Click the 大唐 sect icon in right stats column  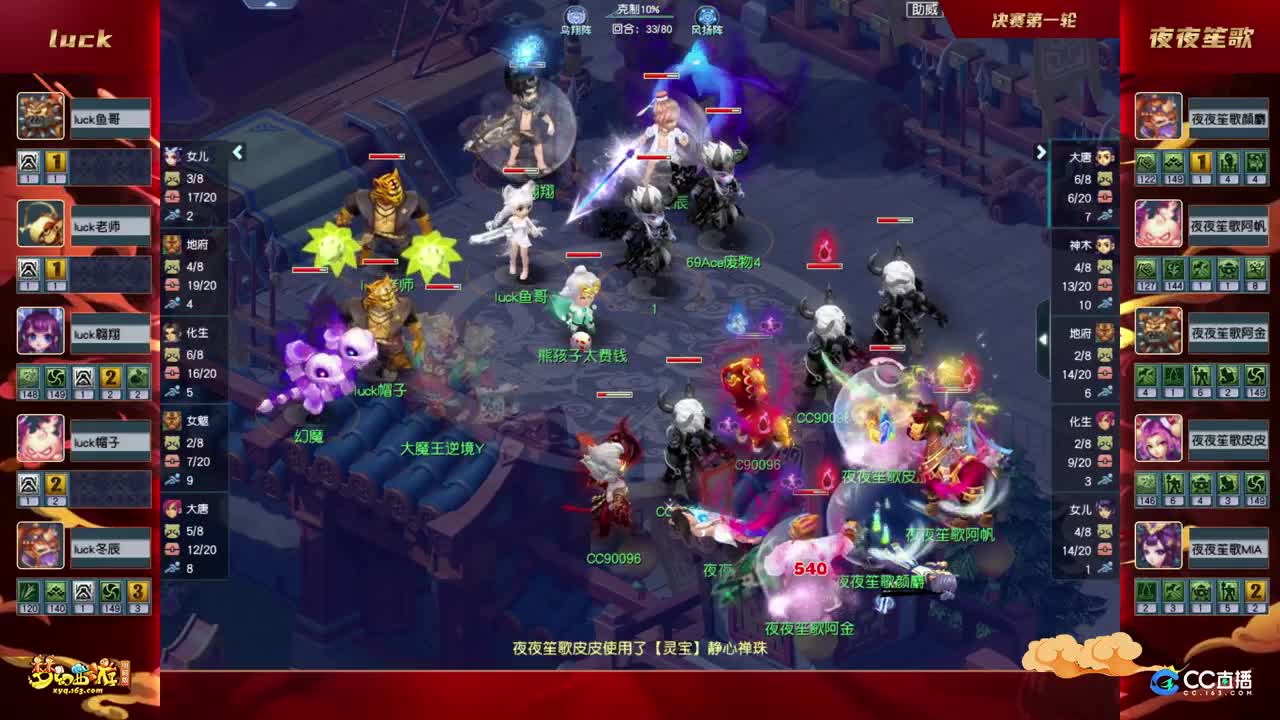1105,157
